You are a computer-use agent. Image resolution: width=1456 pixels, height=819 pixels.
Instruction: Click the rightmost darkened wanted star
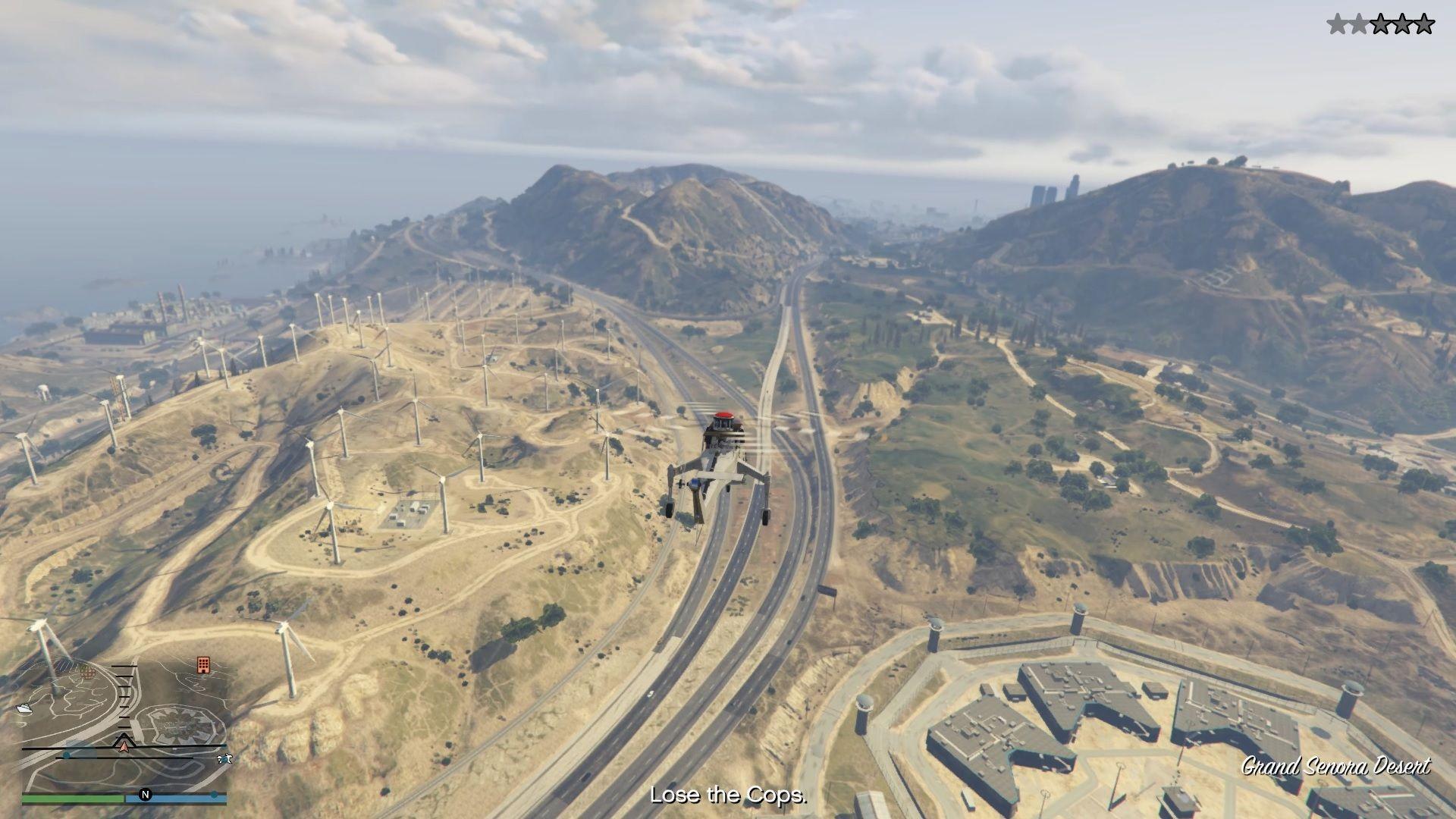(1423, 24)
